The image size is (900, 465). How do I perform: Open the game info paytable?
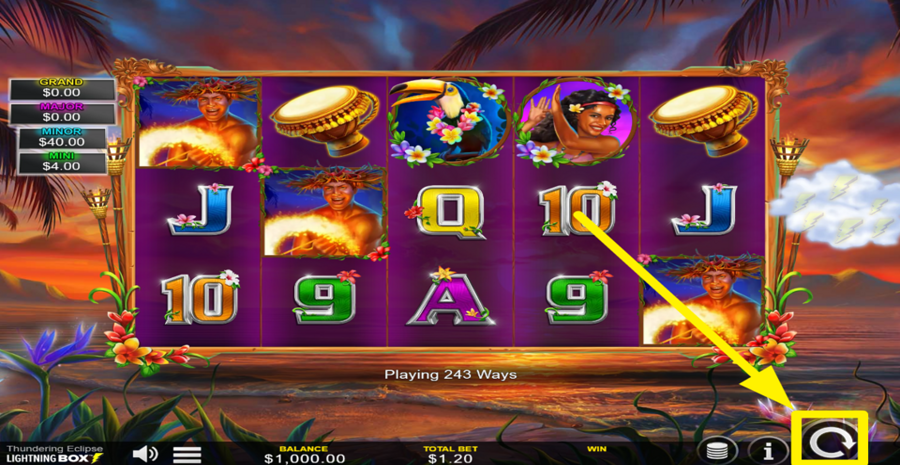click(769, 449)
